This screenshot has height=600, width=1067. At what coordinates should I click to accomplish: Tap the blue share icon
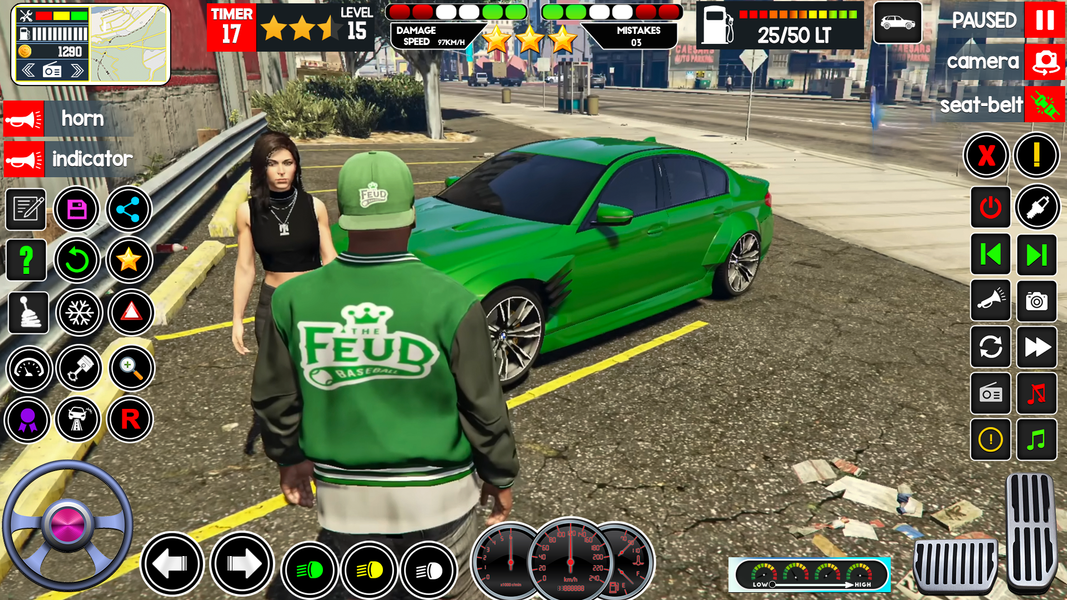click(129, 209)
